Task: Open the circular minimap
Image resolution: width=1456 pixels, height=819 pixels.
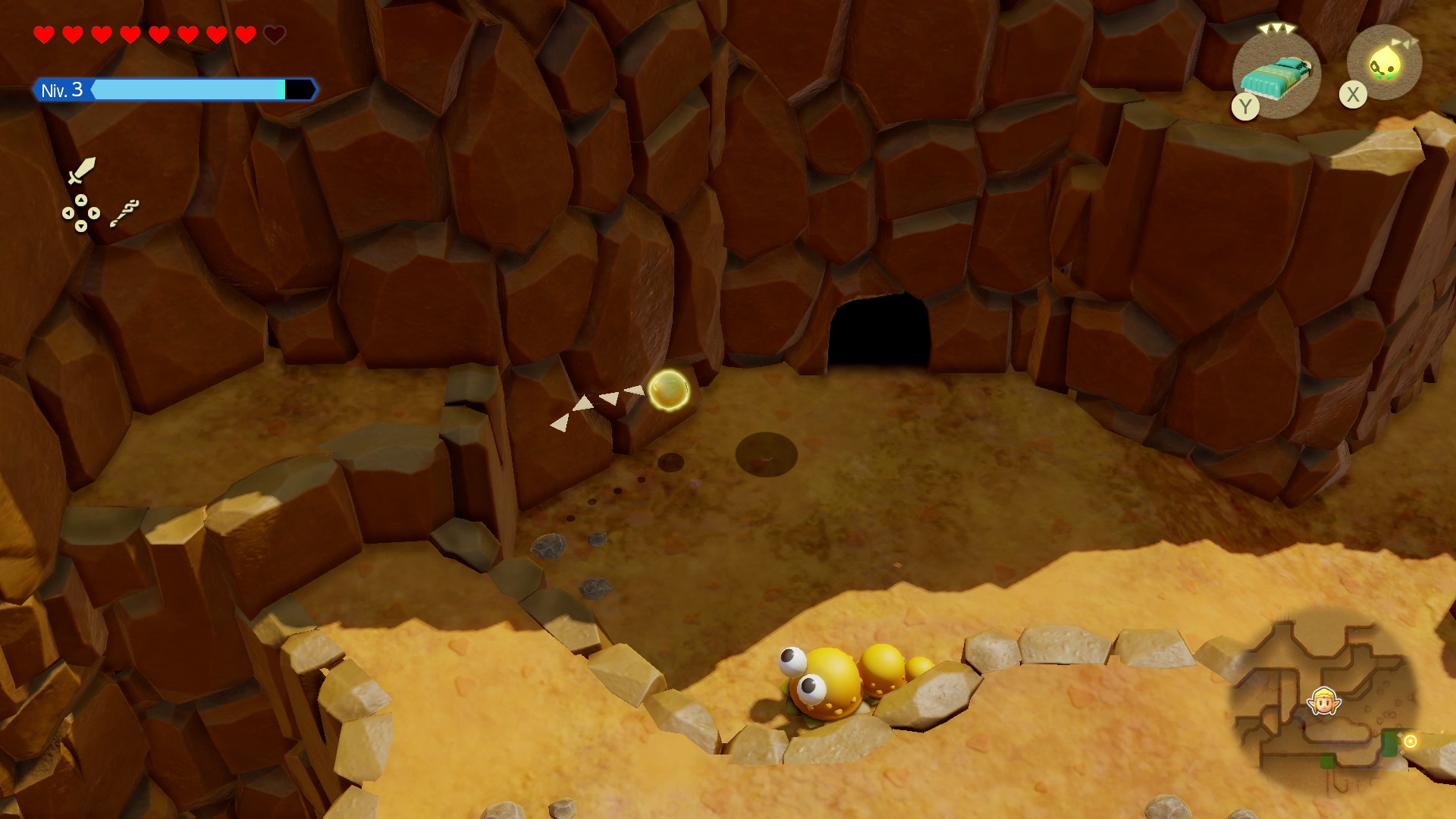Action: click(1323, 701)
